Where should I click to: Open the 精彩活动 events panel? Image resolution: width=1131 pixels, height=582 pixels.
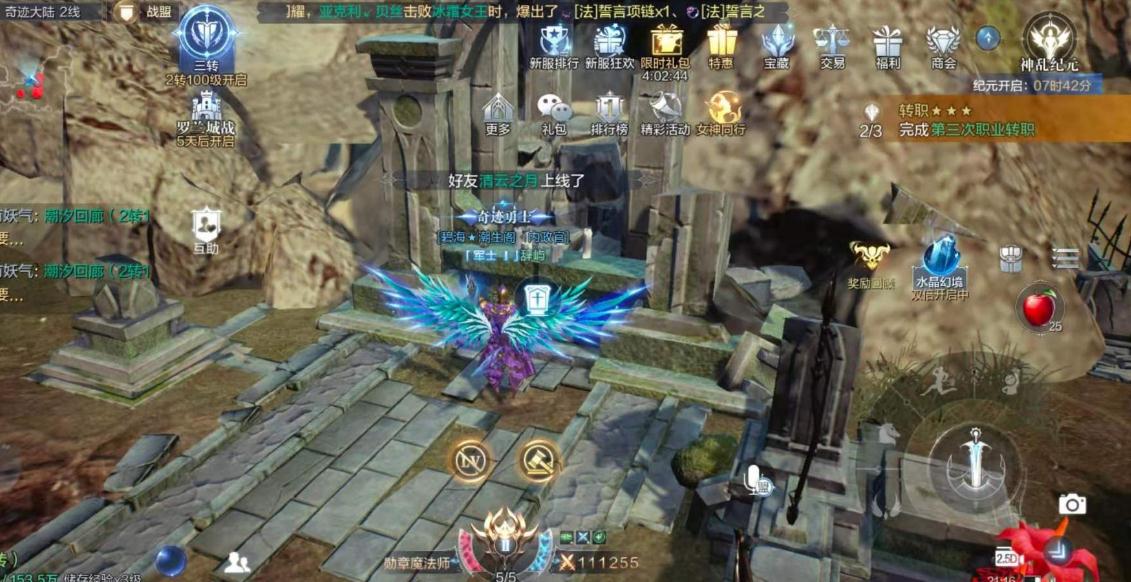point(665,112)
